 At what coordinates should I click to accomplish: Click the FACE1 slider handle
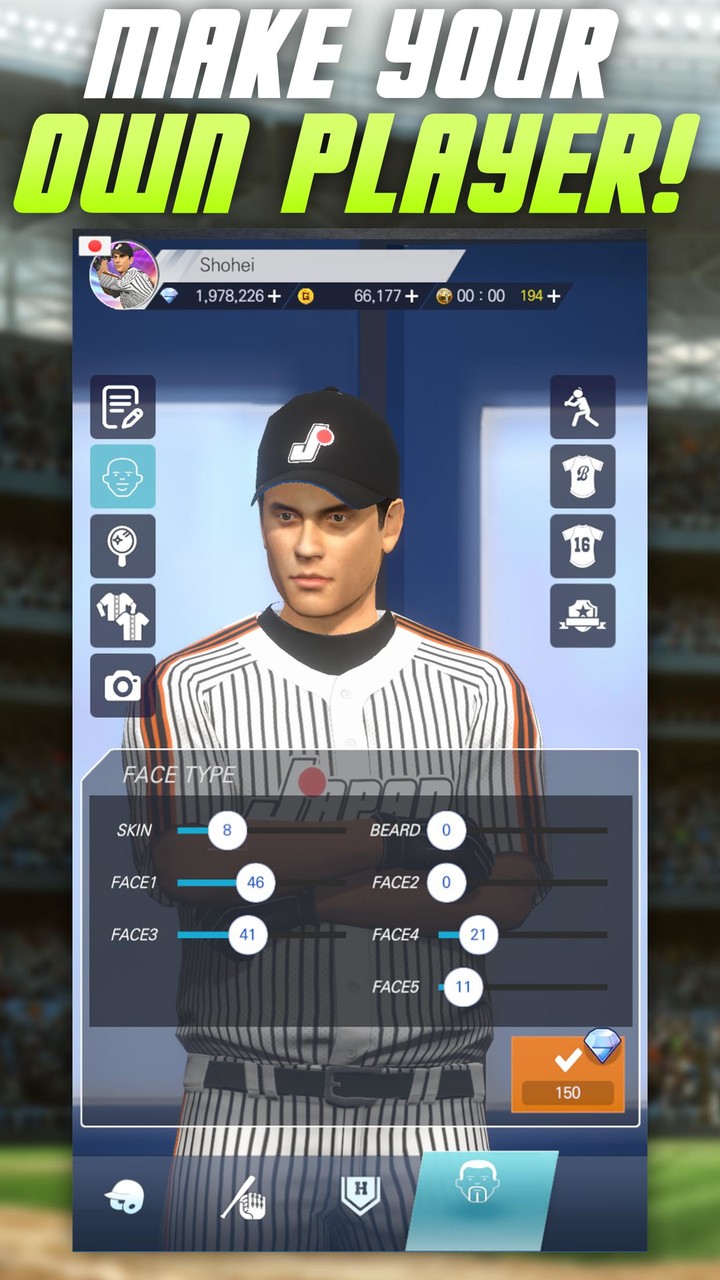tap(255, 883)
